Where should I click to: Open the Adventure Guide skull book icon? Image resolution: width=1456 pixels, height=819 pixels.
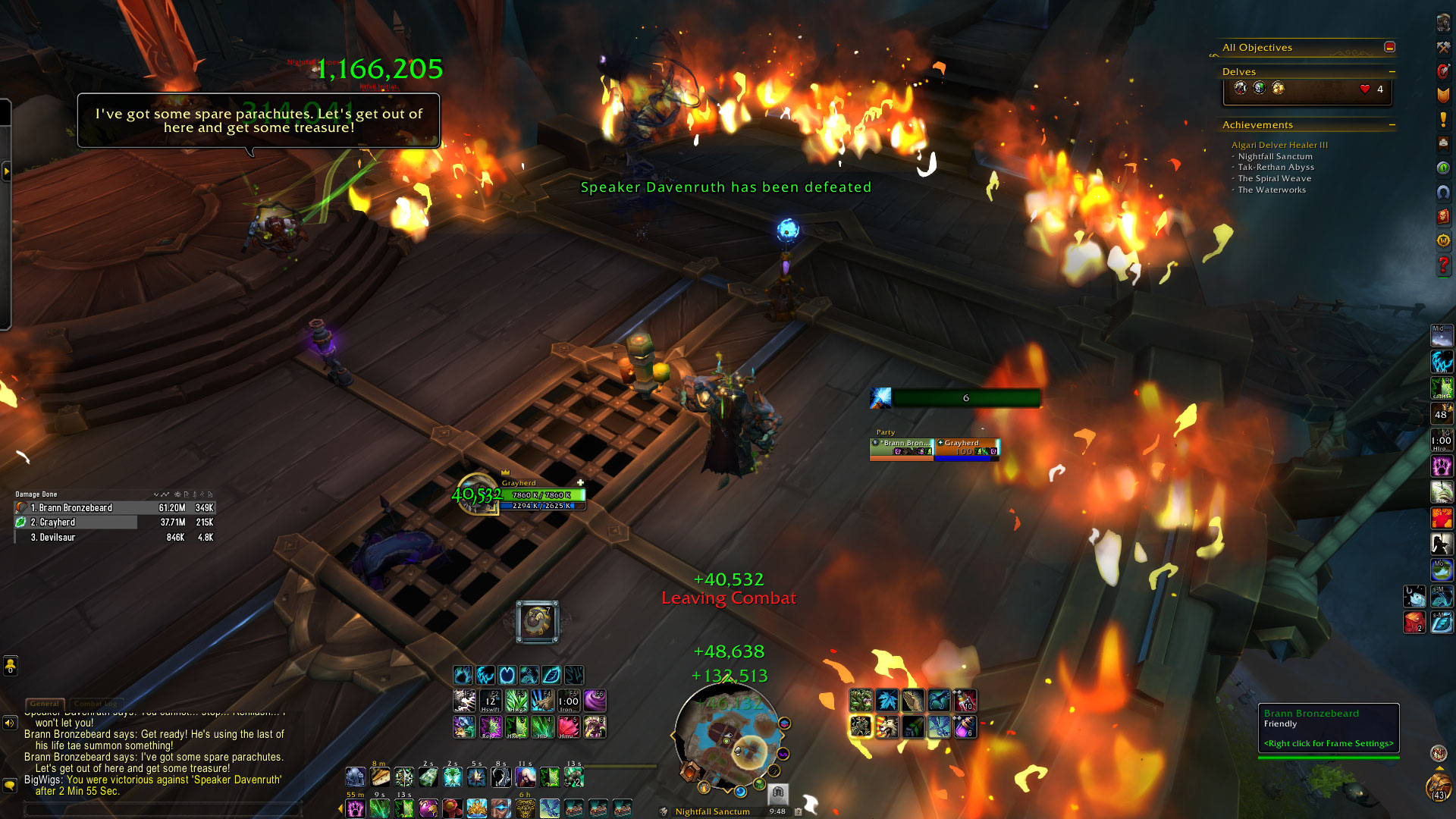[x=1442, y=216]
